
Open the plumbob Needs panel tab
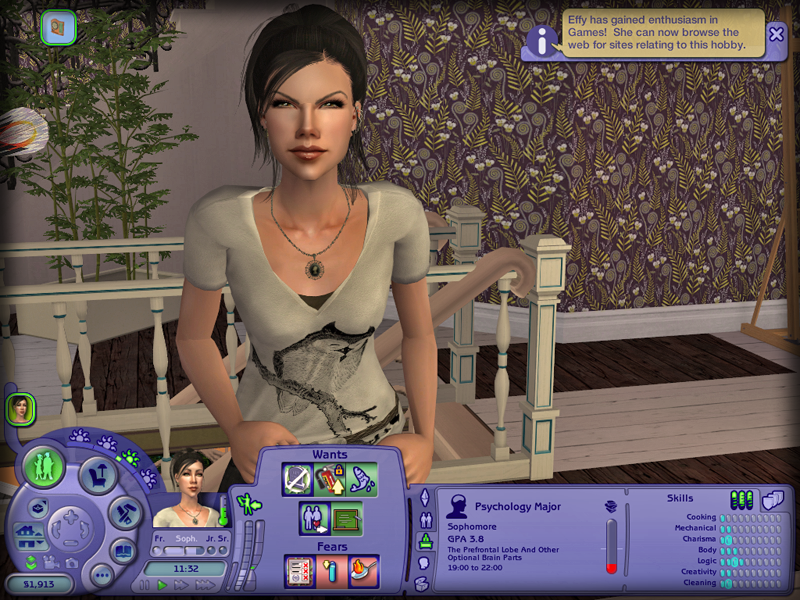[423, 497]
